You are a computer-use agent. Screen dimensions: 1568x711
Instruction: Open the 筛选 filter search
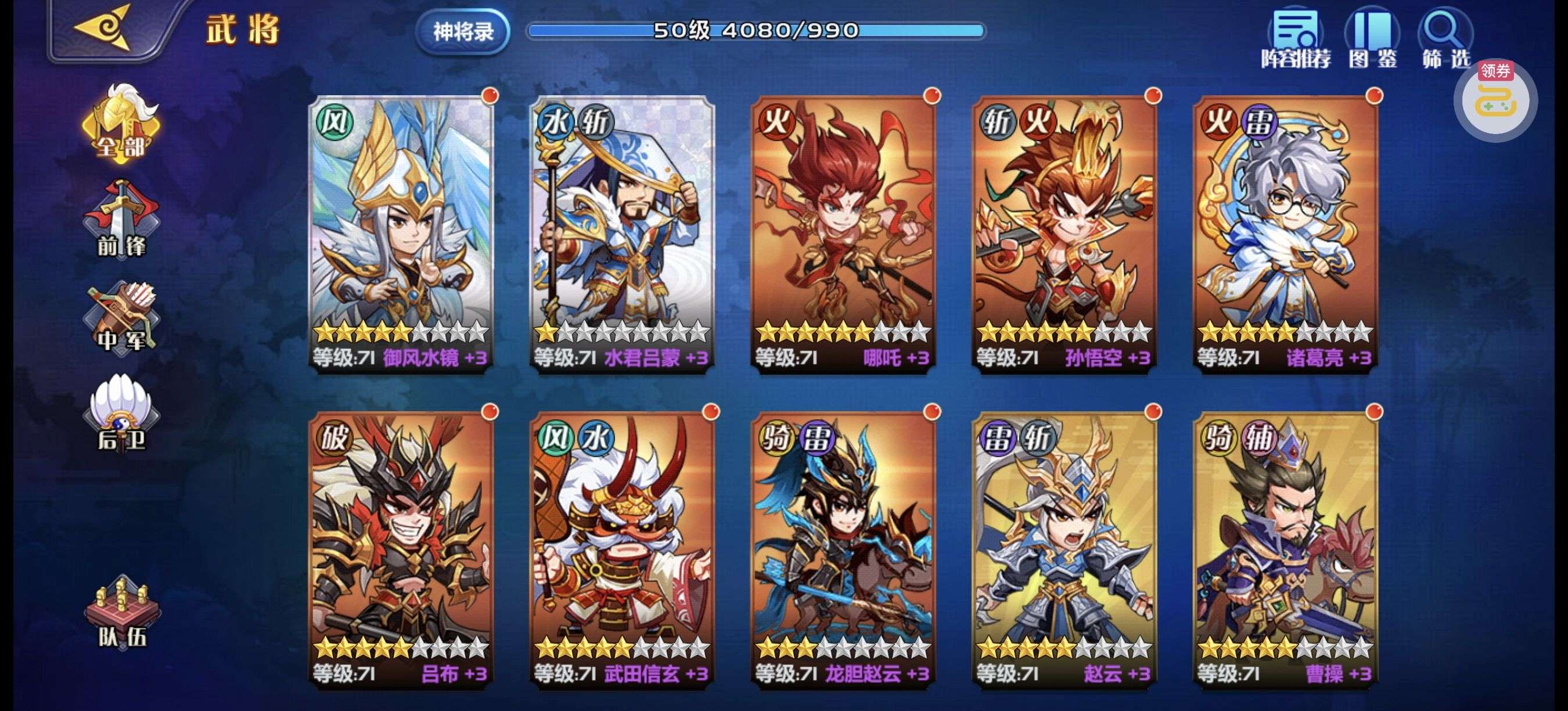pyautogui.click(x=1445, y=39)
